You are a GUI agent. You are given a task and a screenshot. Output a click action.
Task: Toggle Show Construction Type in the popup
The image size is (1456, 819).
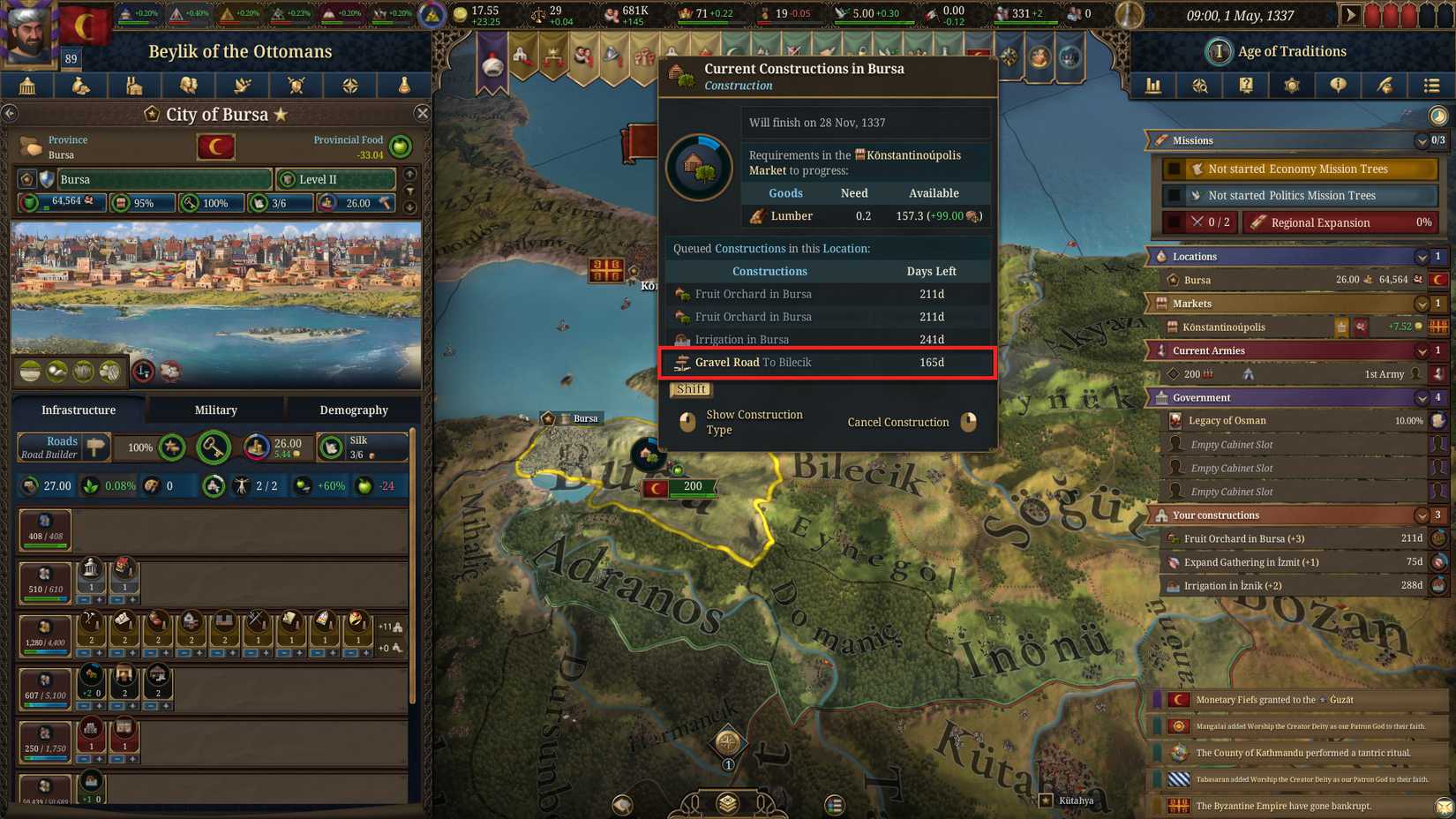pos(754,423)
